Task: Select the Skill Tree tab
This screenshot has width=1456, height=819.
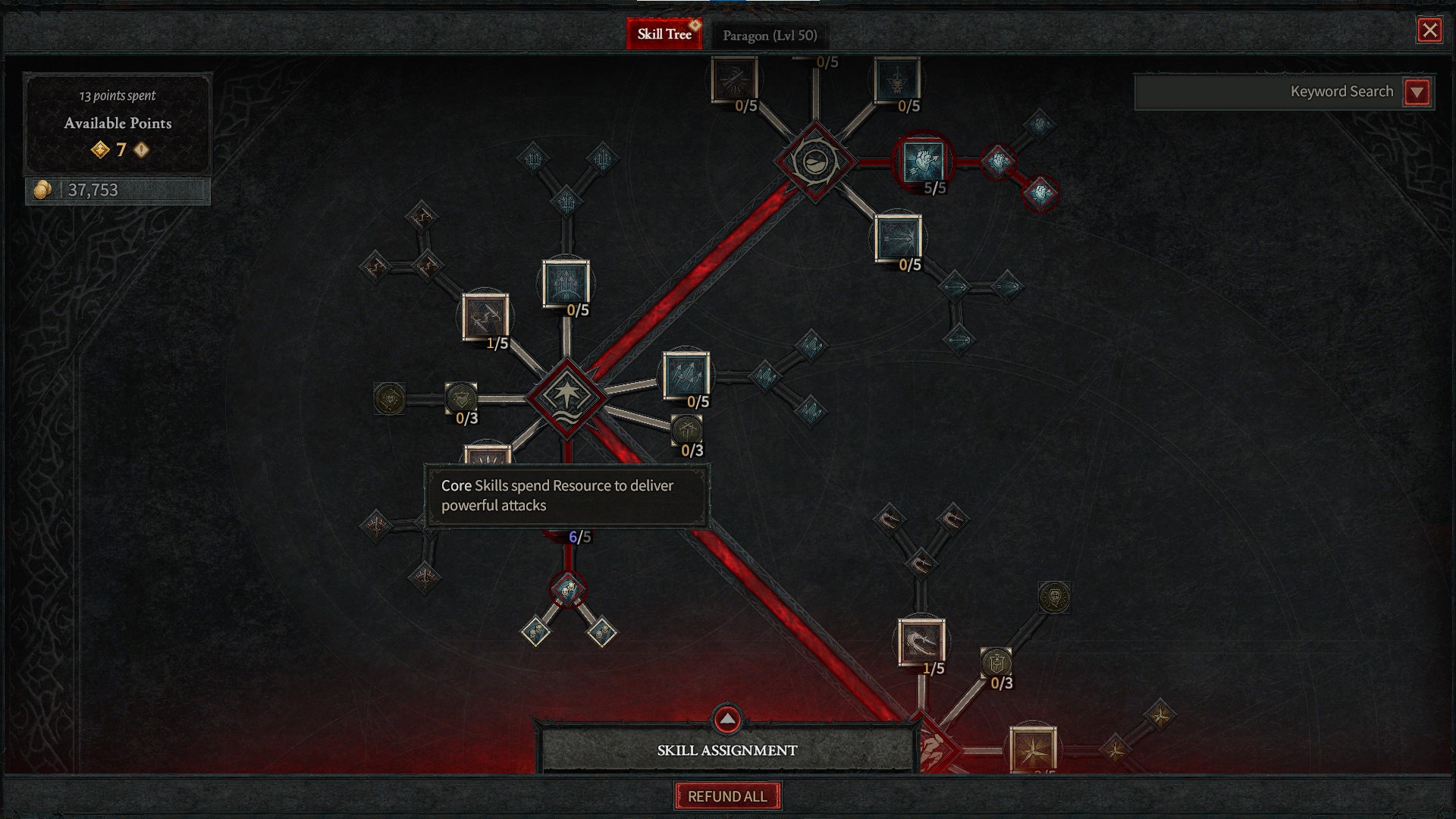Action: click(664, 33)
